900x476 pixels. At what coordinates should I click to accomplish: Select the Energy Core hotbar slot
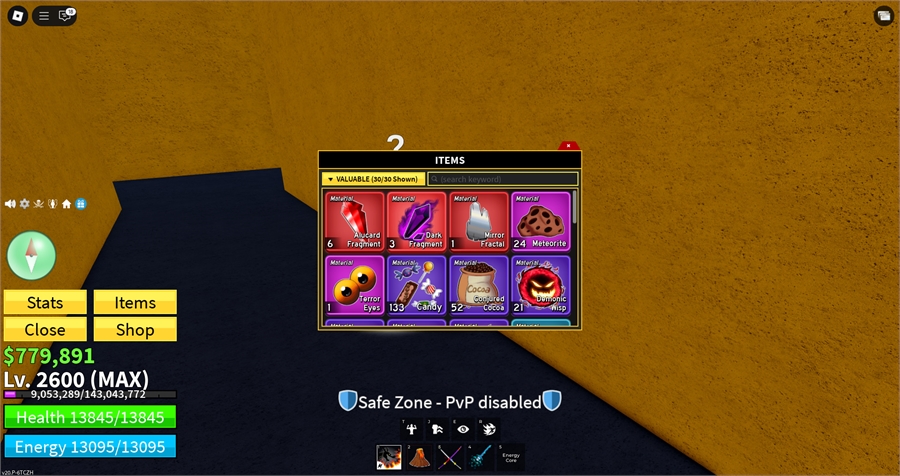(510, 457)
